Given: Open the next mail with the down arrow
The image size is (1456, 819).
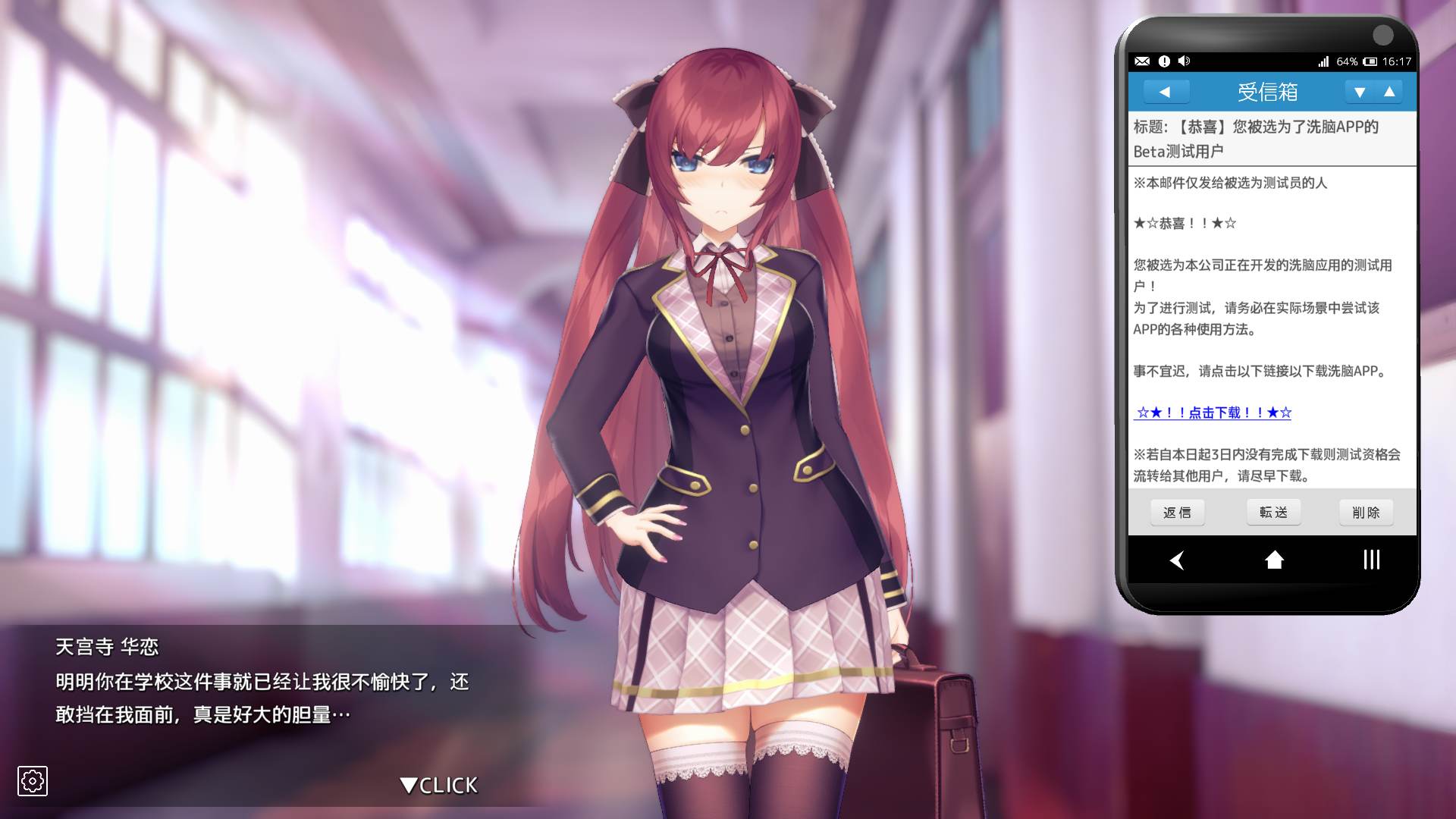Looking at the screenshot, I should point(1360,92).
